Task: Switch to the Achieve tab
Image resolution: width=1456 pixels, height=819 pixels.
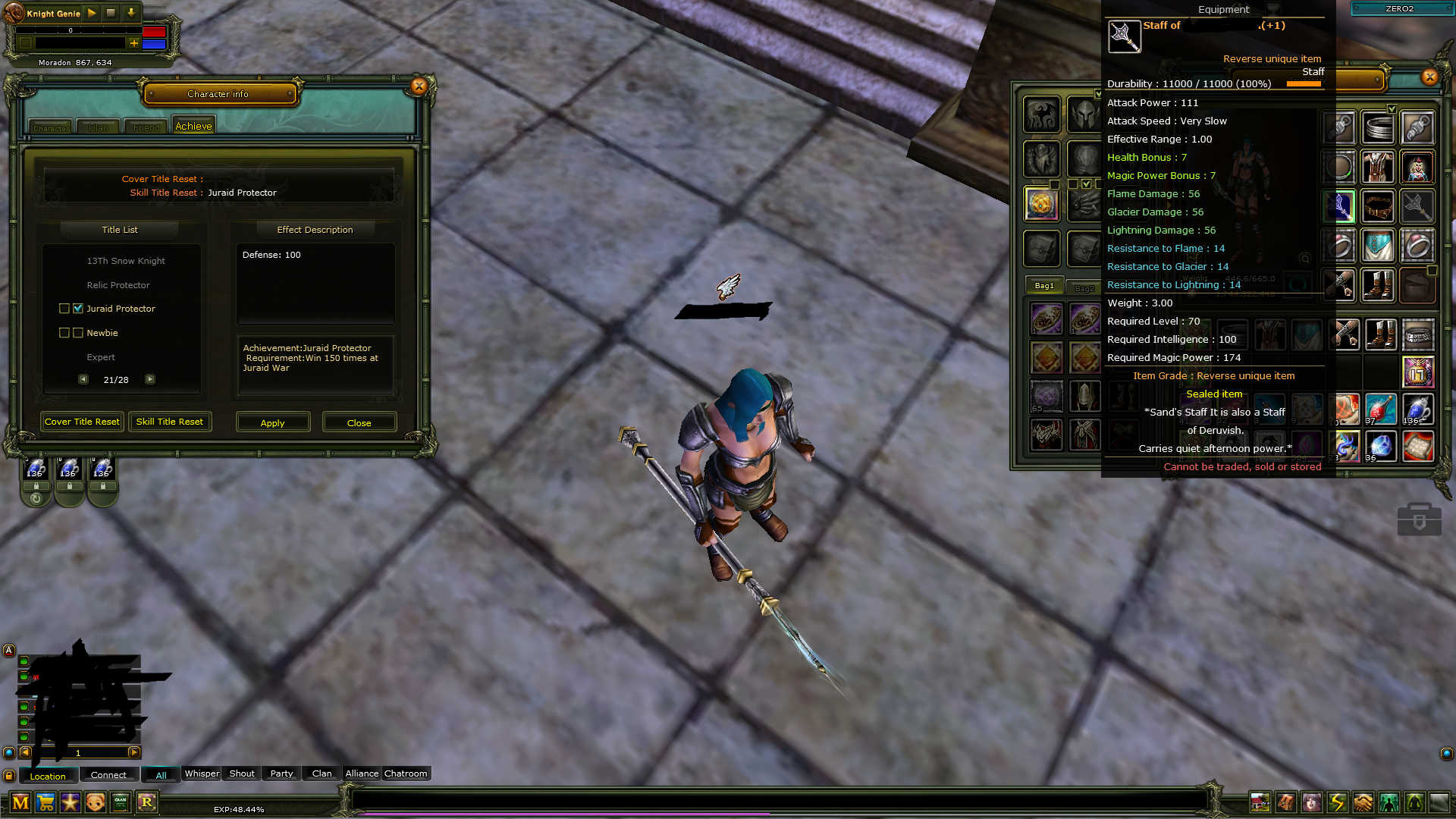Action: tap(193, 125)
